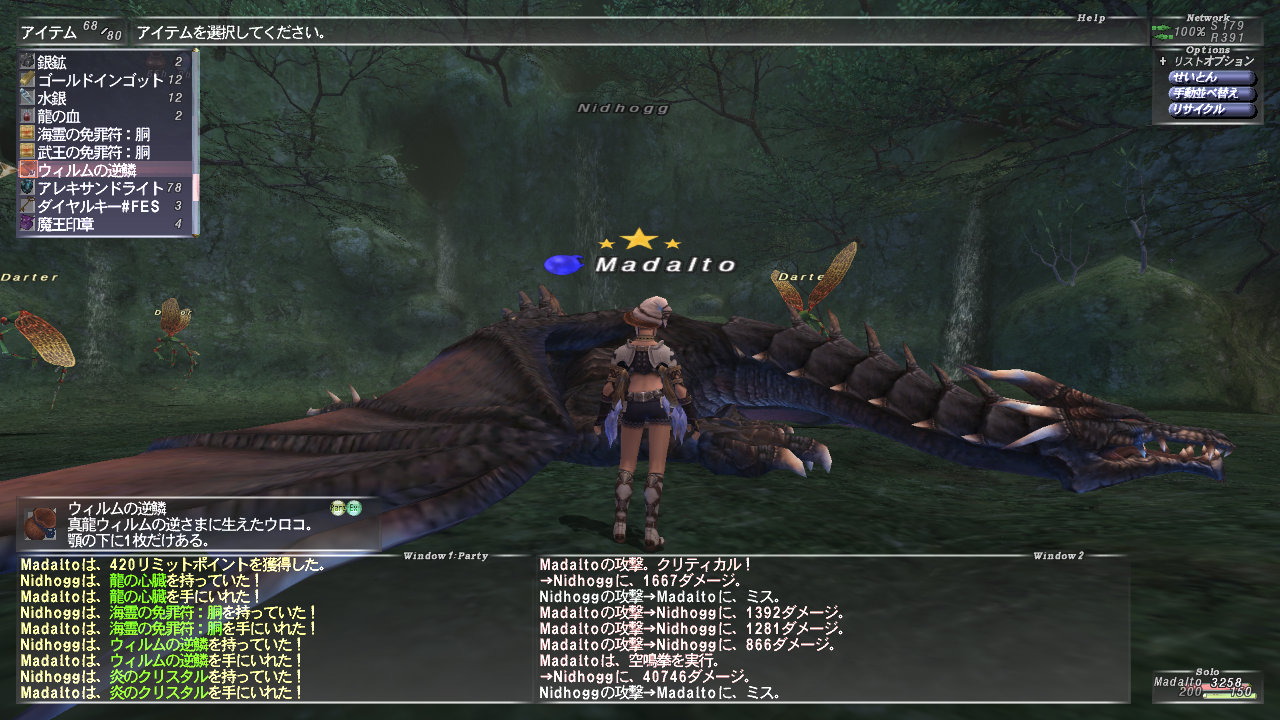This screenshot has height=720, width=1280.
Task: Pick 龍の血 from the inventory
Action: coord(100,116)
